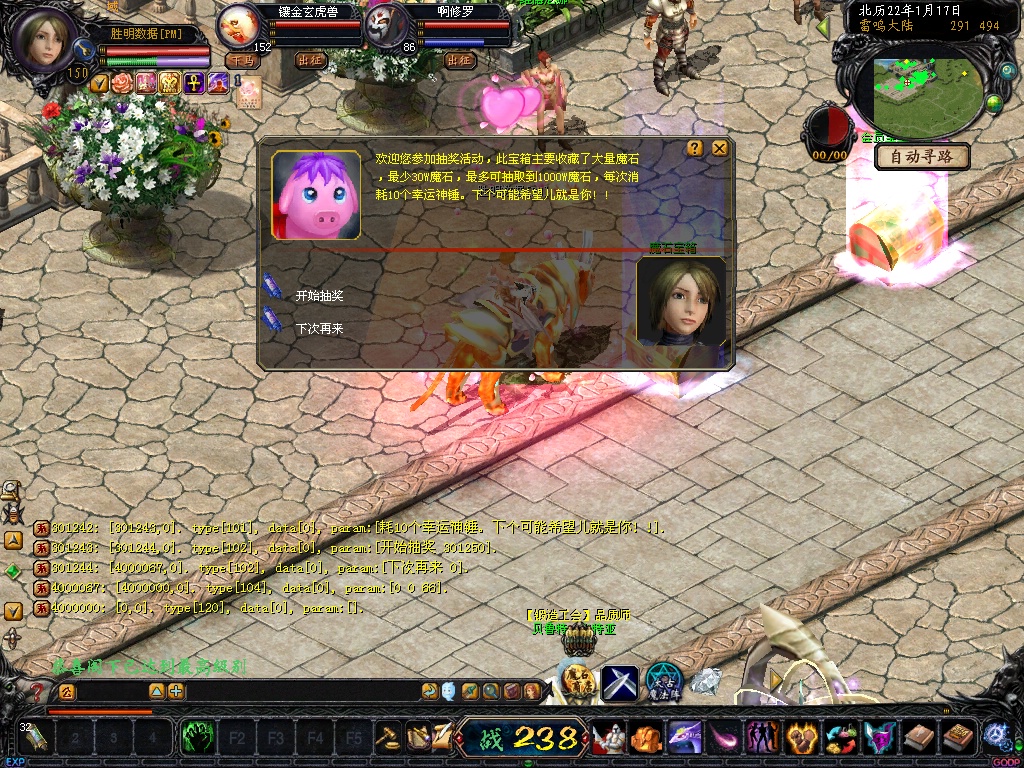Send out the 啊修罗 pet with 出征
This screenshot has width=1024, height=768.
tap(459, 60)
